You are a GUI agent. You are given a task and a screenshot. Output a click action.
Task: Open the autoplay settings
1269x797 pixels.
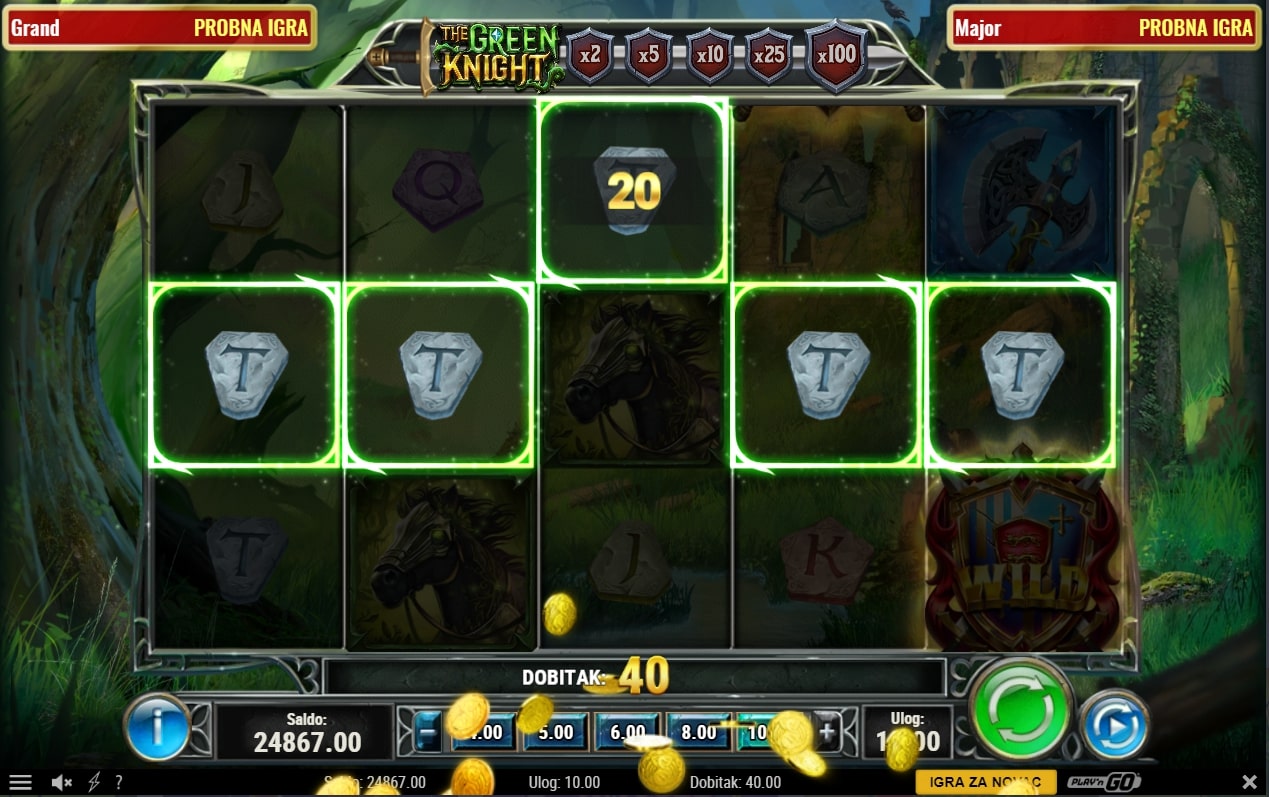coord(1115,723)
